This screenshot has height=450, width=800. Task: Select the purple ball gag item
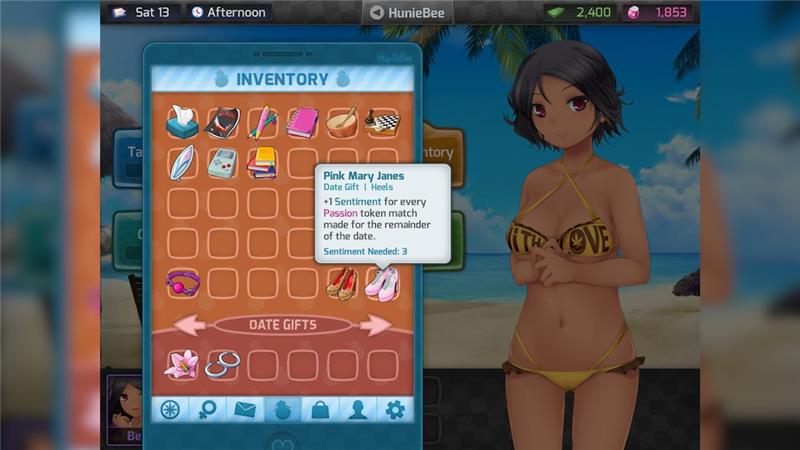click(182, 283)
